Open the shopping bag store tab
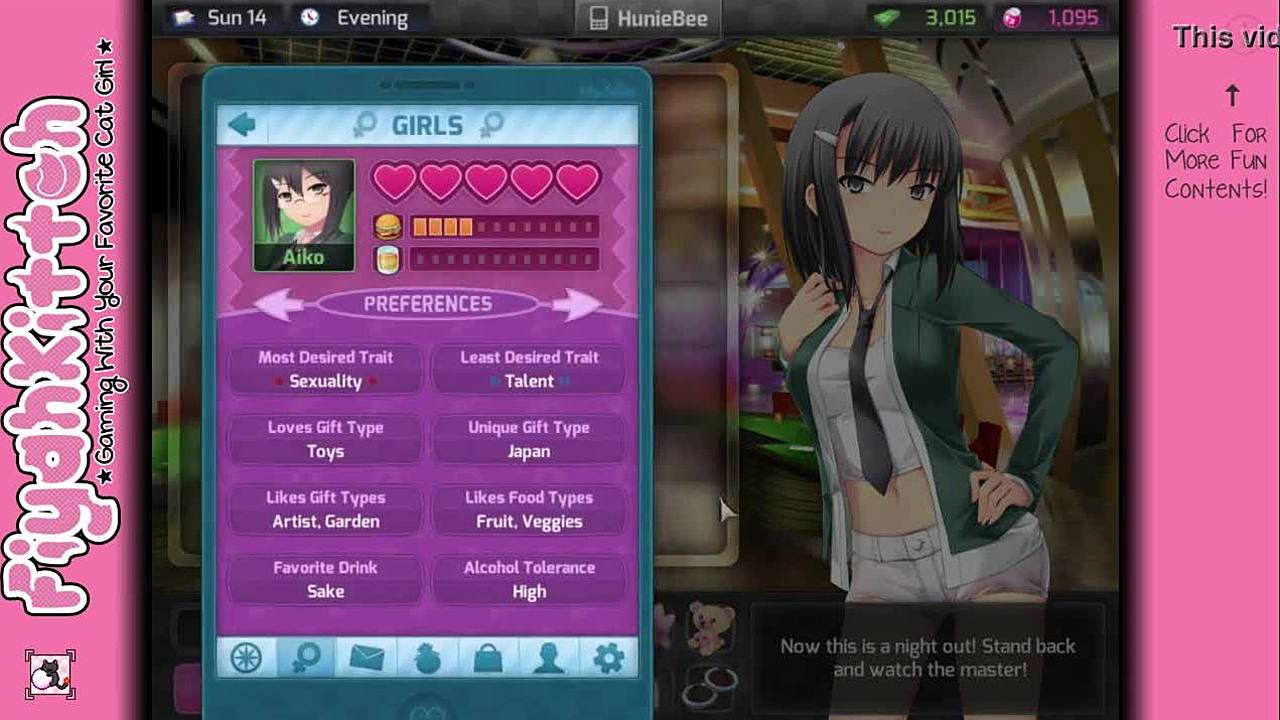The height and width of the screenshot is (720, 1280). pos(488,658)
